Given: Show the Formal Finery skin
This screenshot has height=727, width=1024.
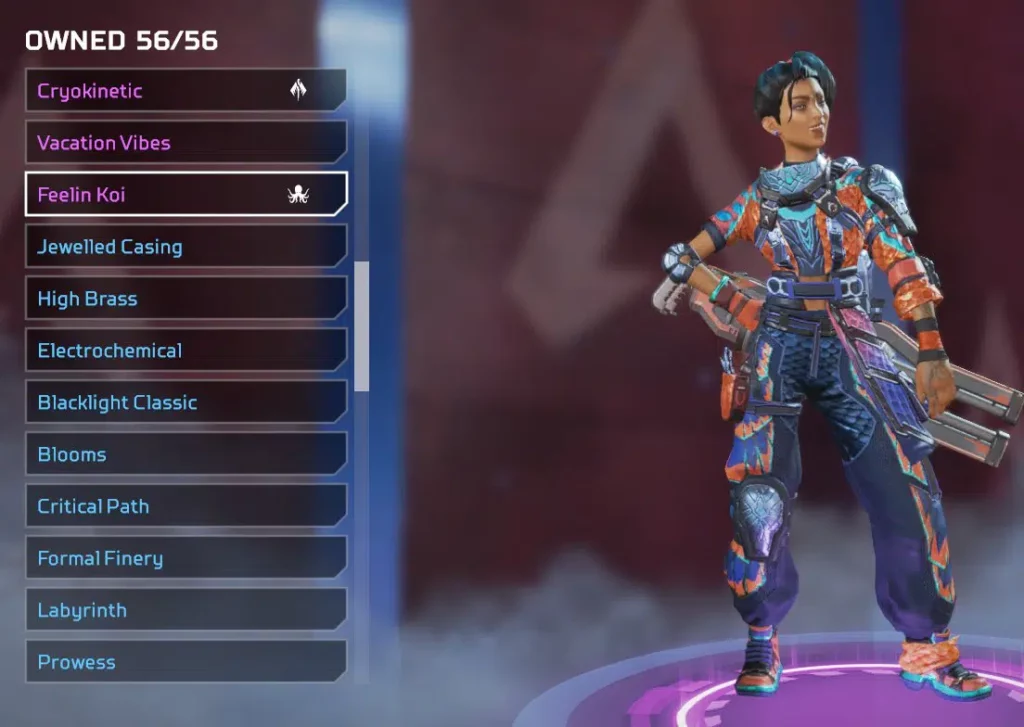Looking at the screenshot, I should (x=185, y=559).
